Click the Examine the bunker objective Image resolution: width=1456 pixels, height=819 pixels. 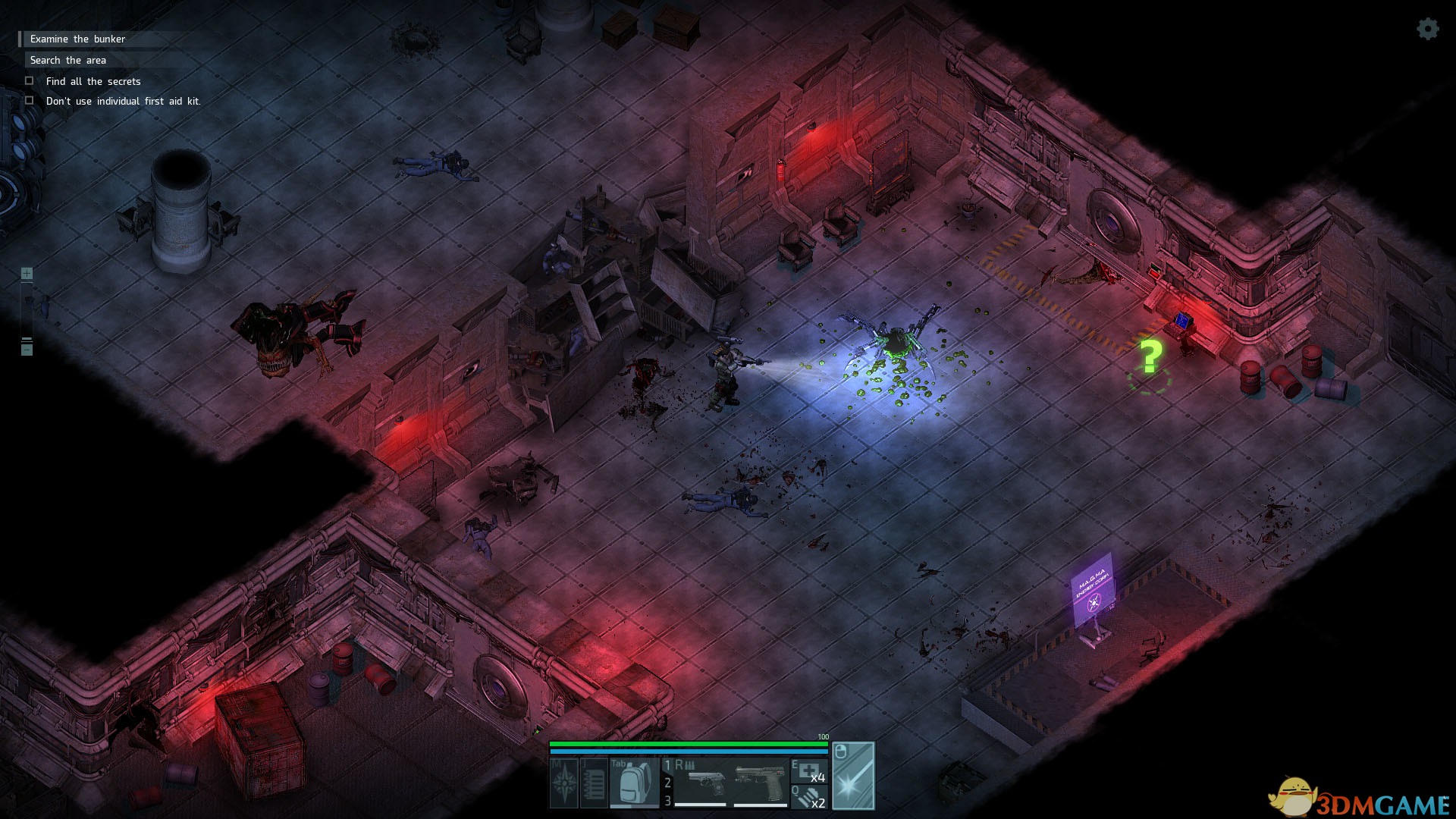tap(77, 39)
